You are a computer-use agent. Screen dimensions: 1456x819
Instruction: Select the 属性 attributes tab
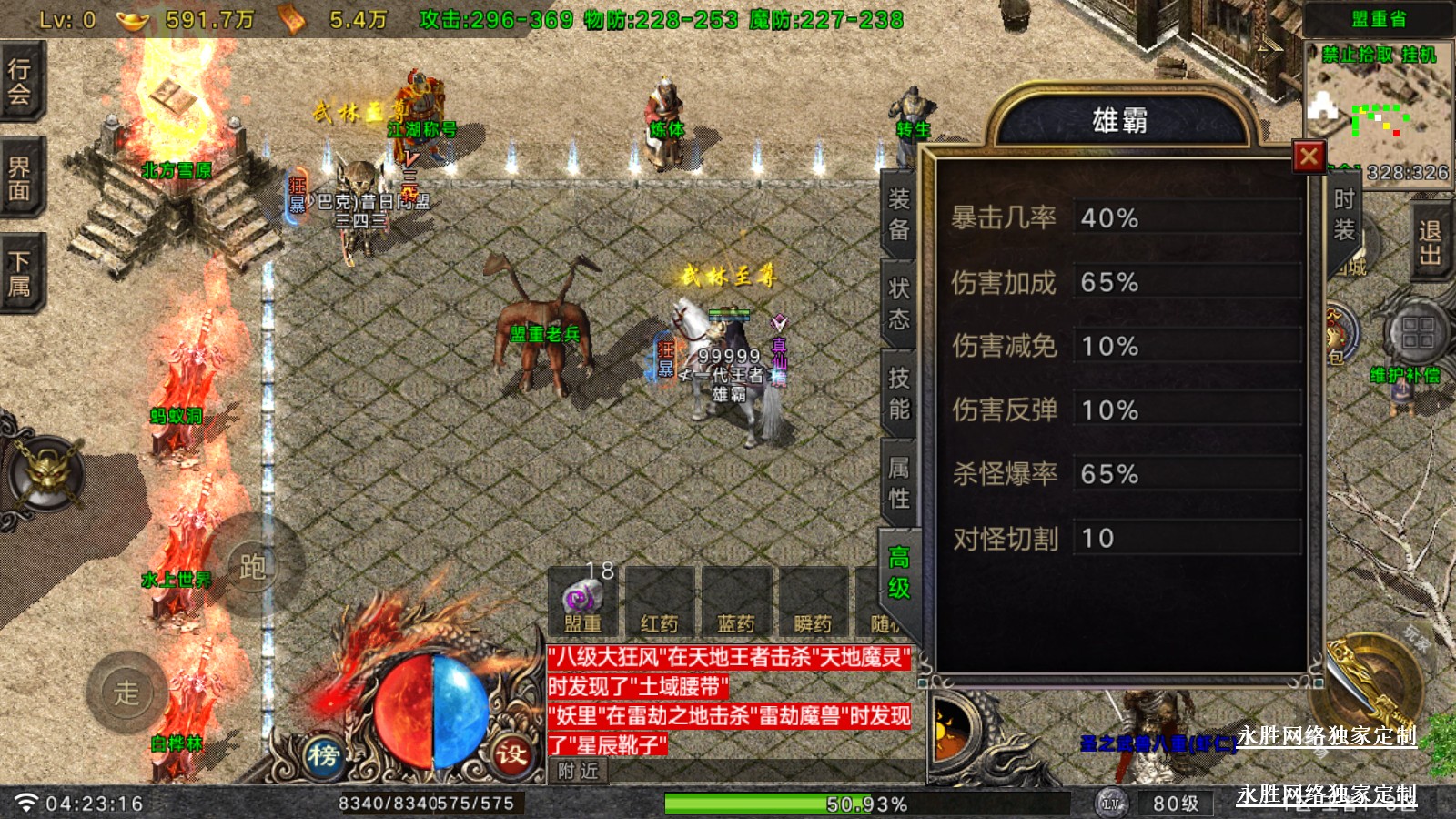(899, 482)
